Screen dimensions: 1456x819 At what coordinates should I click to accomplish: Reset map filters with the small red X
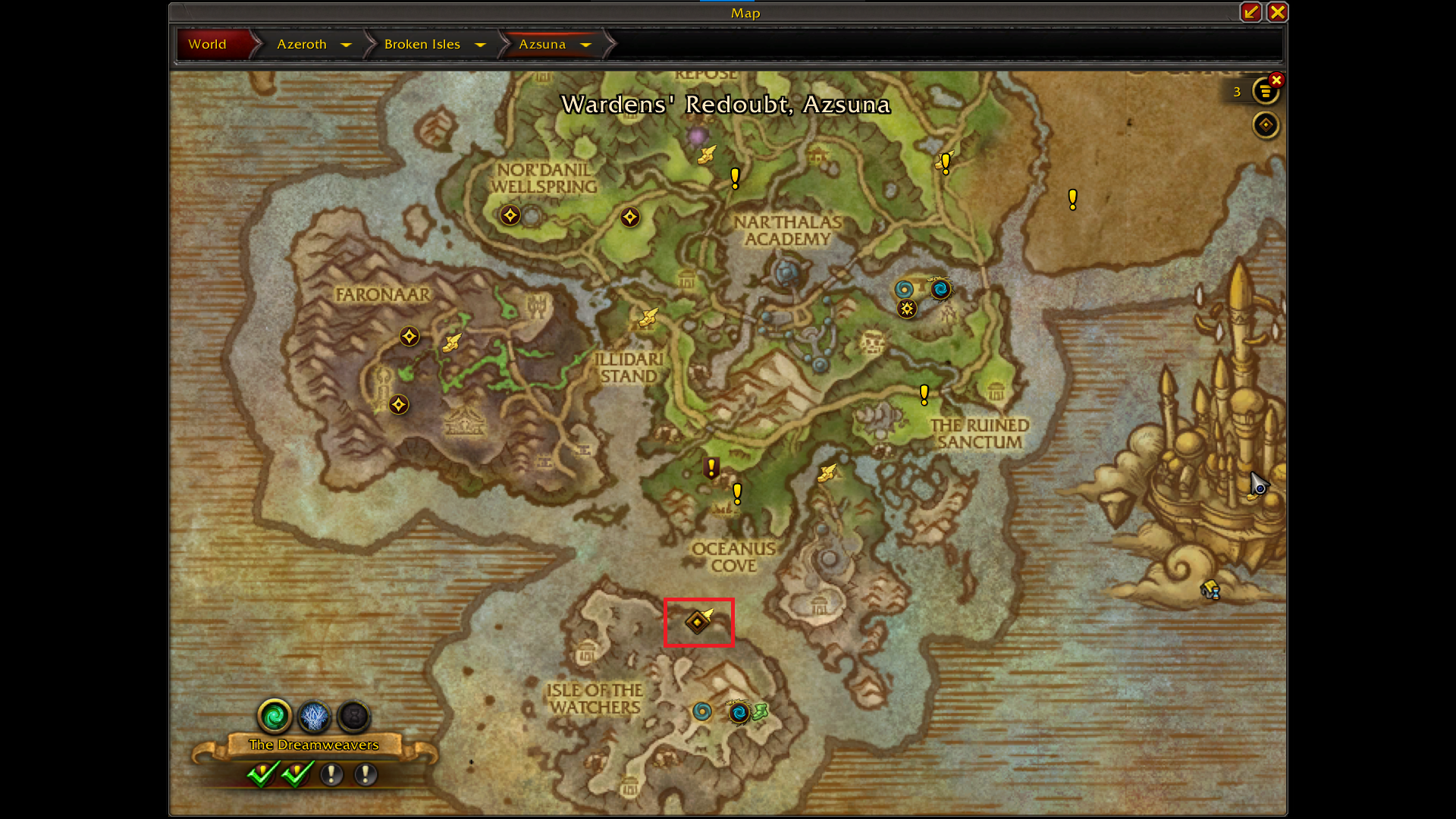coord(1277,80)
